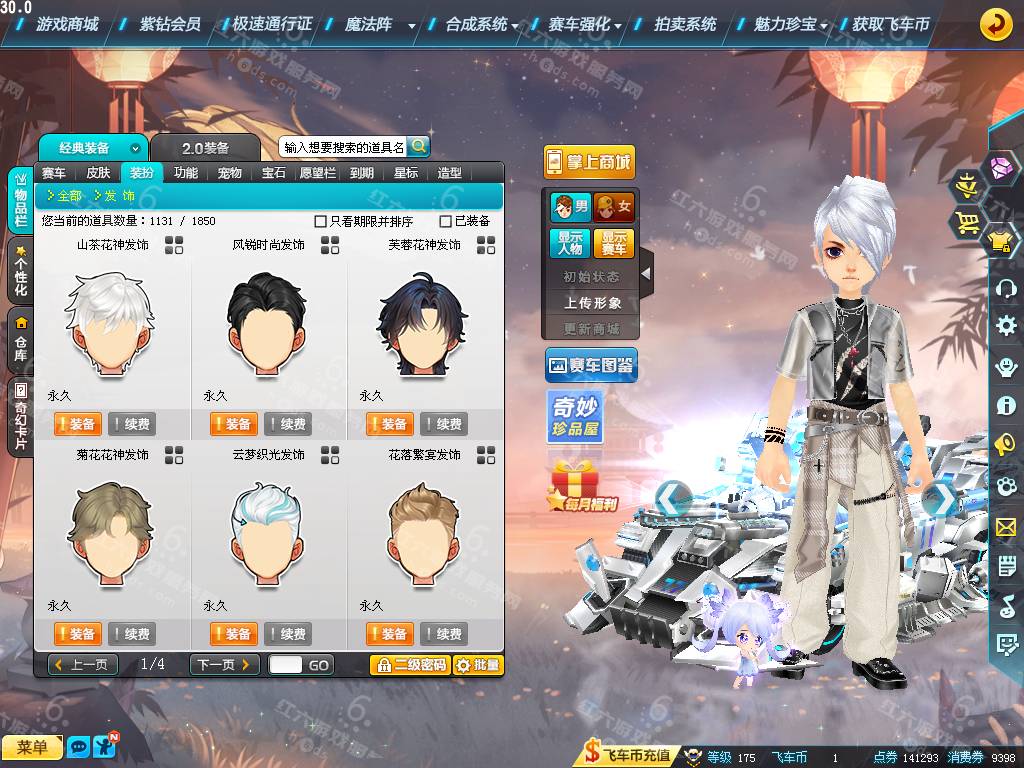Equip the 云梦织光发饰 hairstyle
The image size is (1024, 768).
click(233, 634)
